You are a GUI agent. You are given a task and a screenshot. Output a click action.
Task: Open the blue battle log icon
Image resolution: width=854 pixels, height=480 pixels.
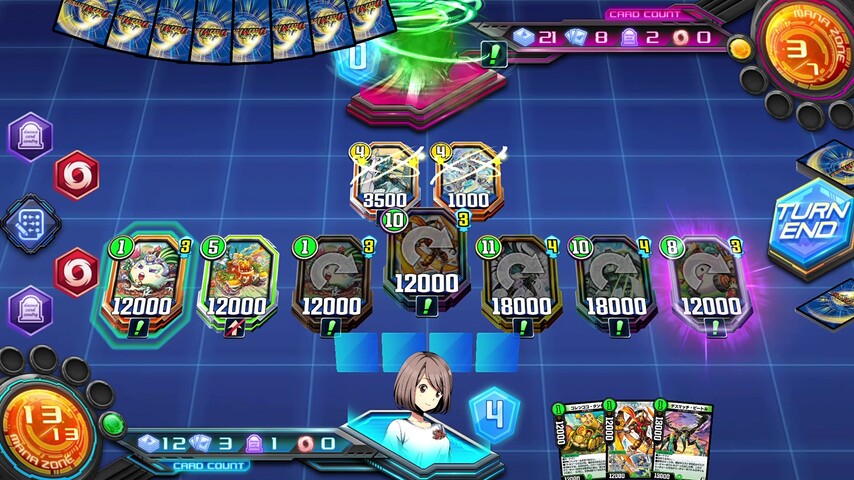pyautogui.click(x=32, y=222)
